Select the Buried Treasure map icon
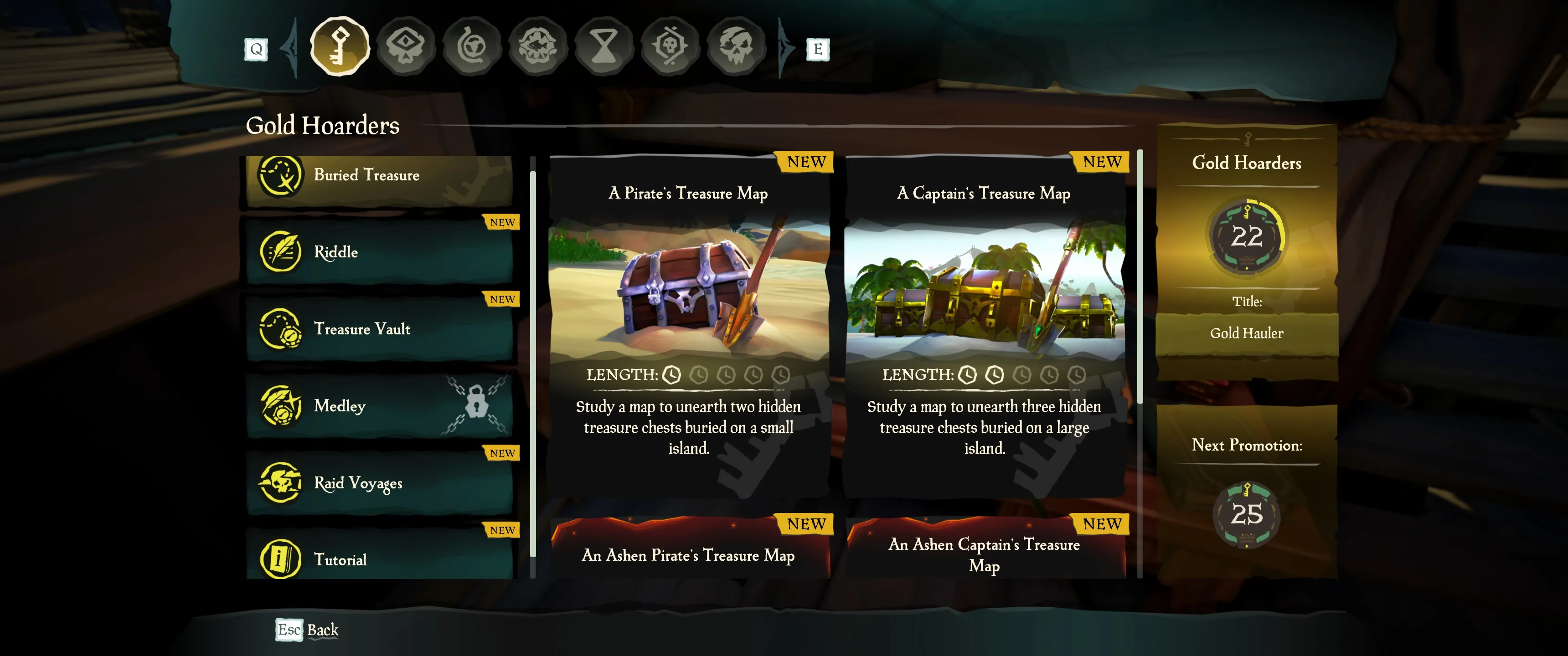The height and width of the screenshot is (656, 1568). pos(282,176)
